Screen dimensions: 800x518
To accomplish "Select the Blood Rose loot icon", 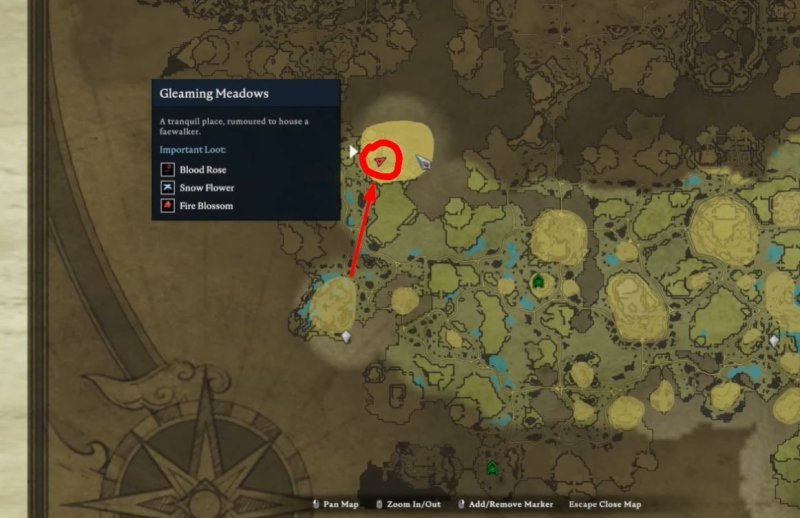I will [168, 170].
